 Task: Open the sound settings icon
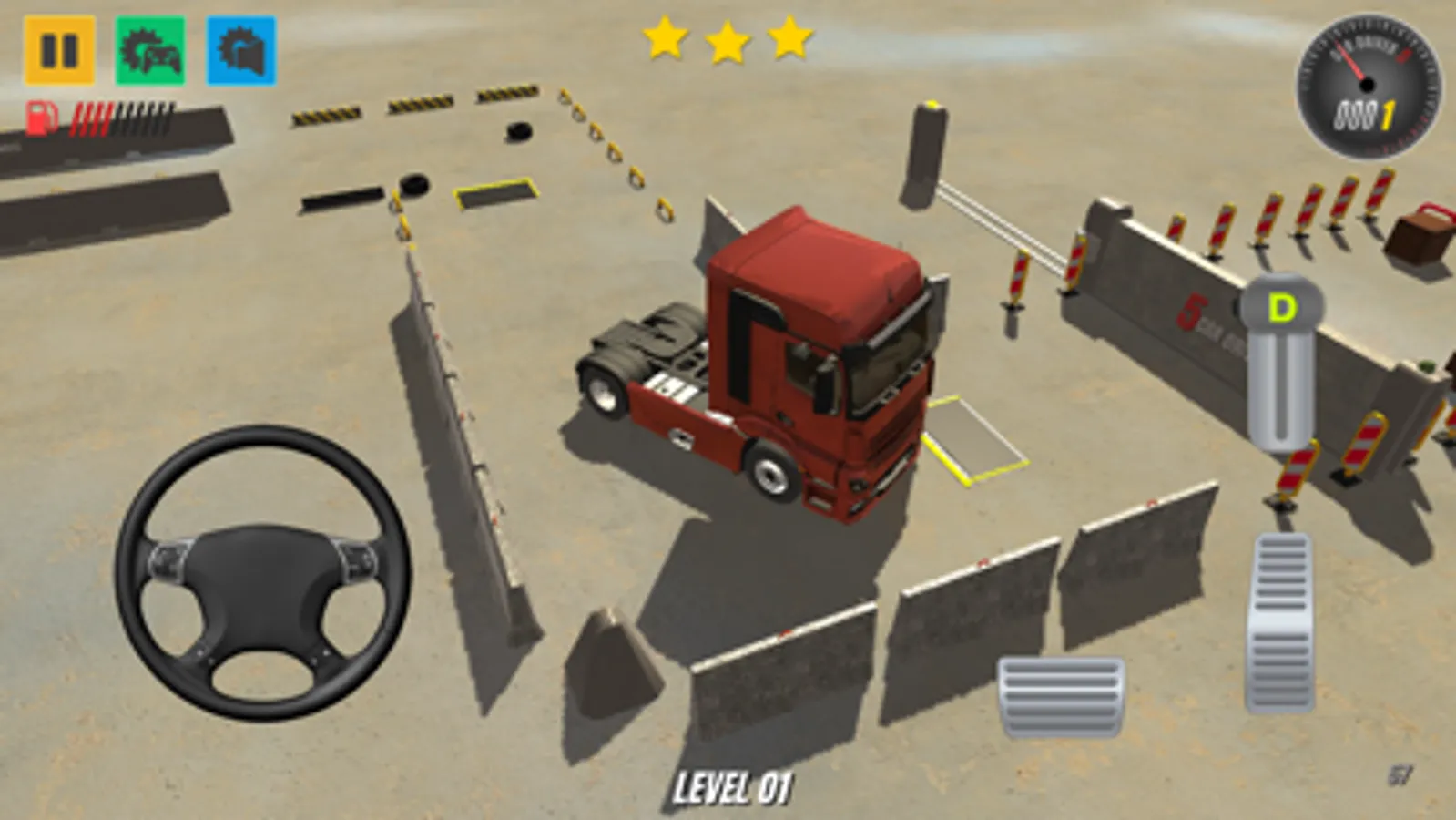click(241, 50)
